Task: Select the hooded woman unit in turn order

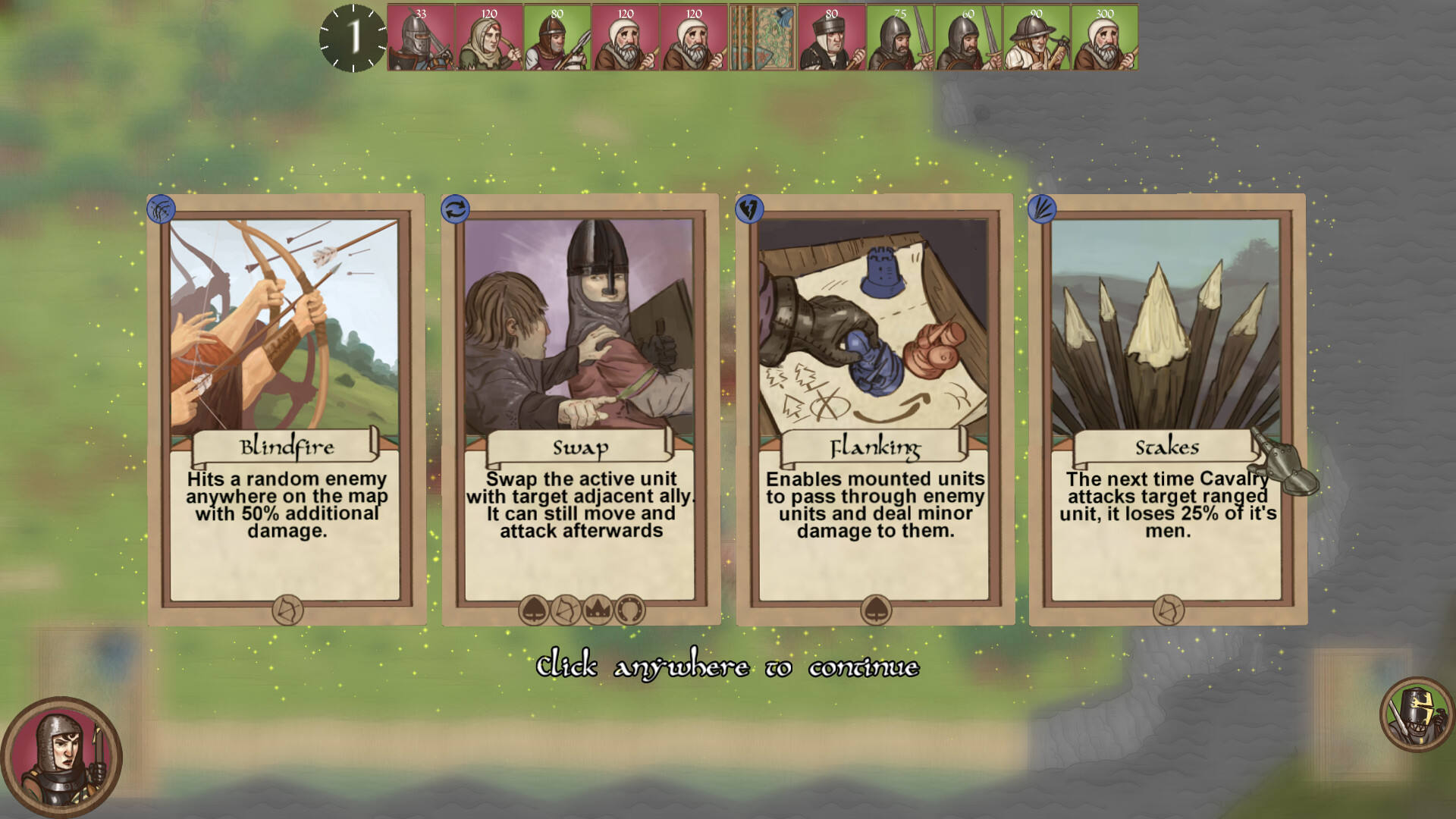Action: [489, 38]
